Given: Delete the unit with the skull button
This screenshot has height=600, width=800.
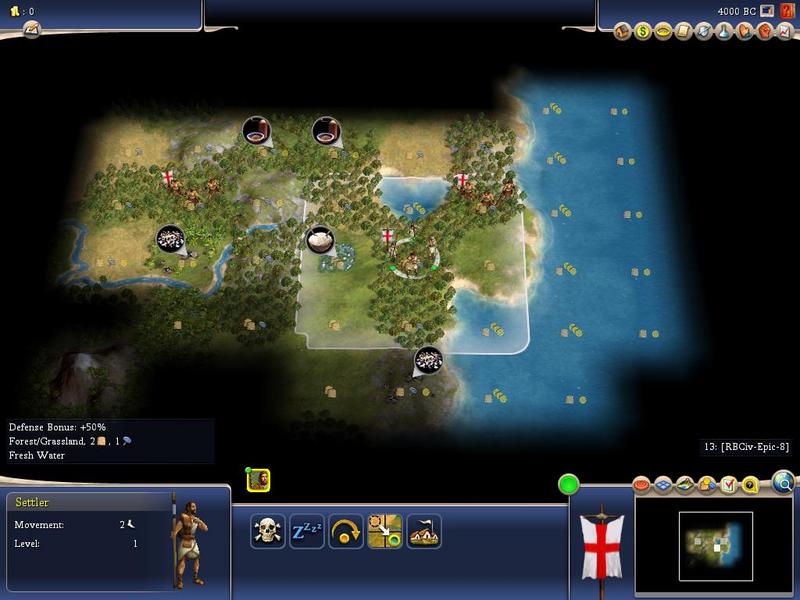Looking at the screenshot, I should (x=267, y=531).
